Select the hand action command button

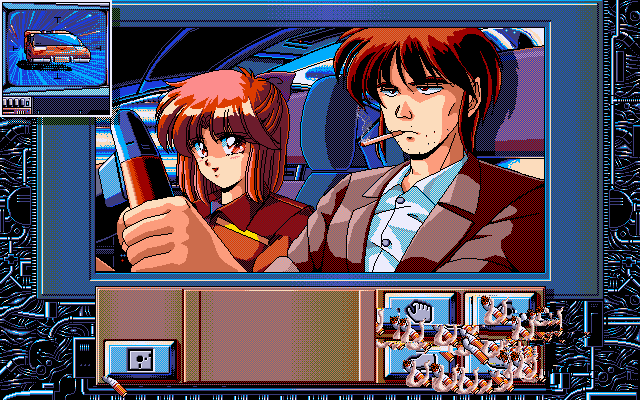click(420, 310)
